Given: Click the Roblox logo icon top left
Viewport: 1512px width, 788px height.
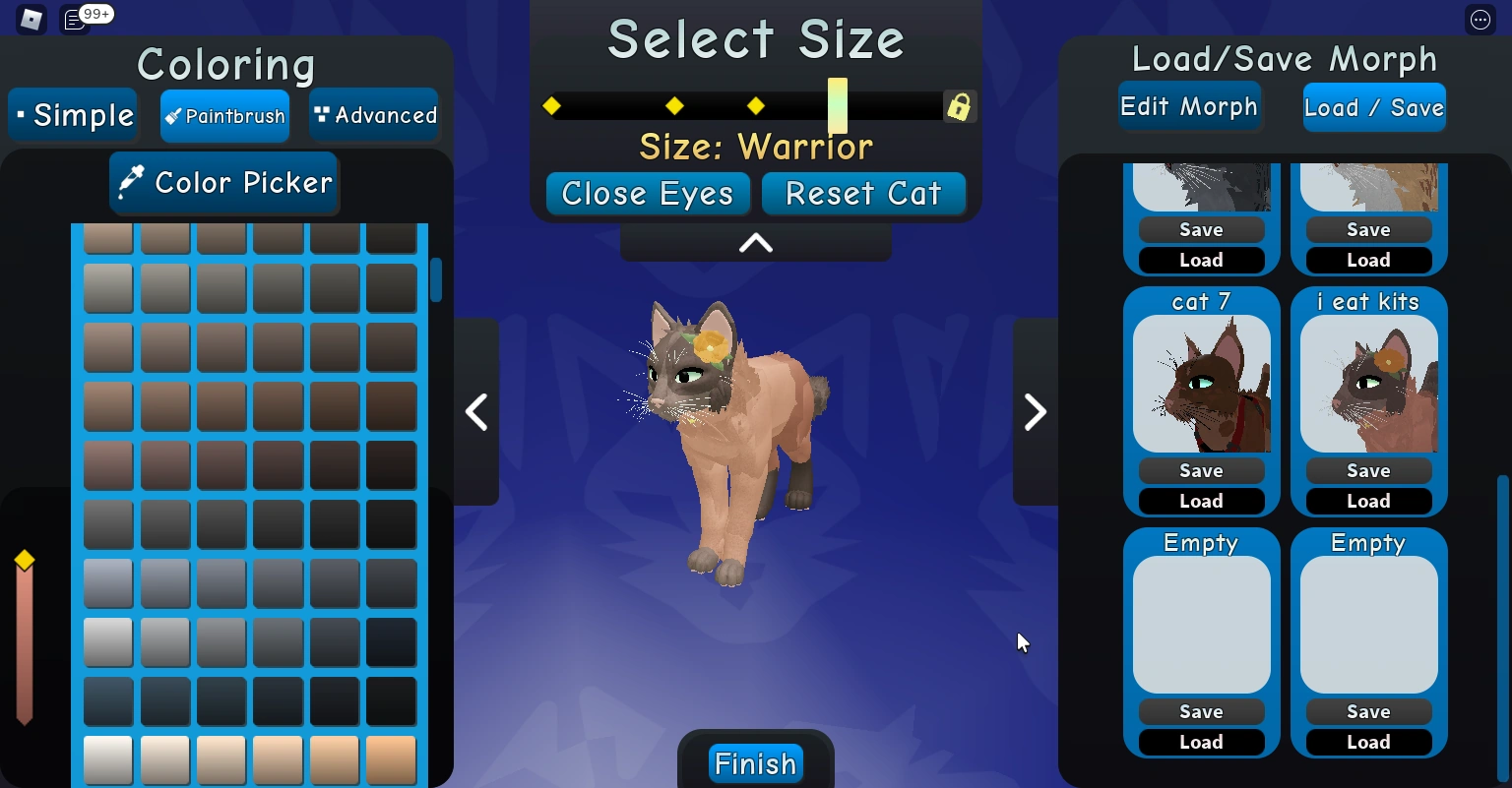Looking at the screenshot, I should 30,19.
